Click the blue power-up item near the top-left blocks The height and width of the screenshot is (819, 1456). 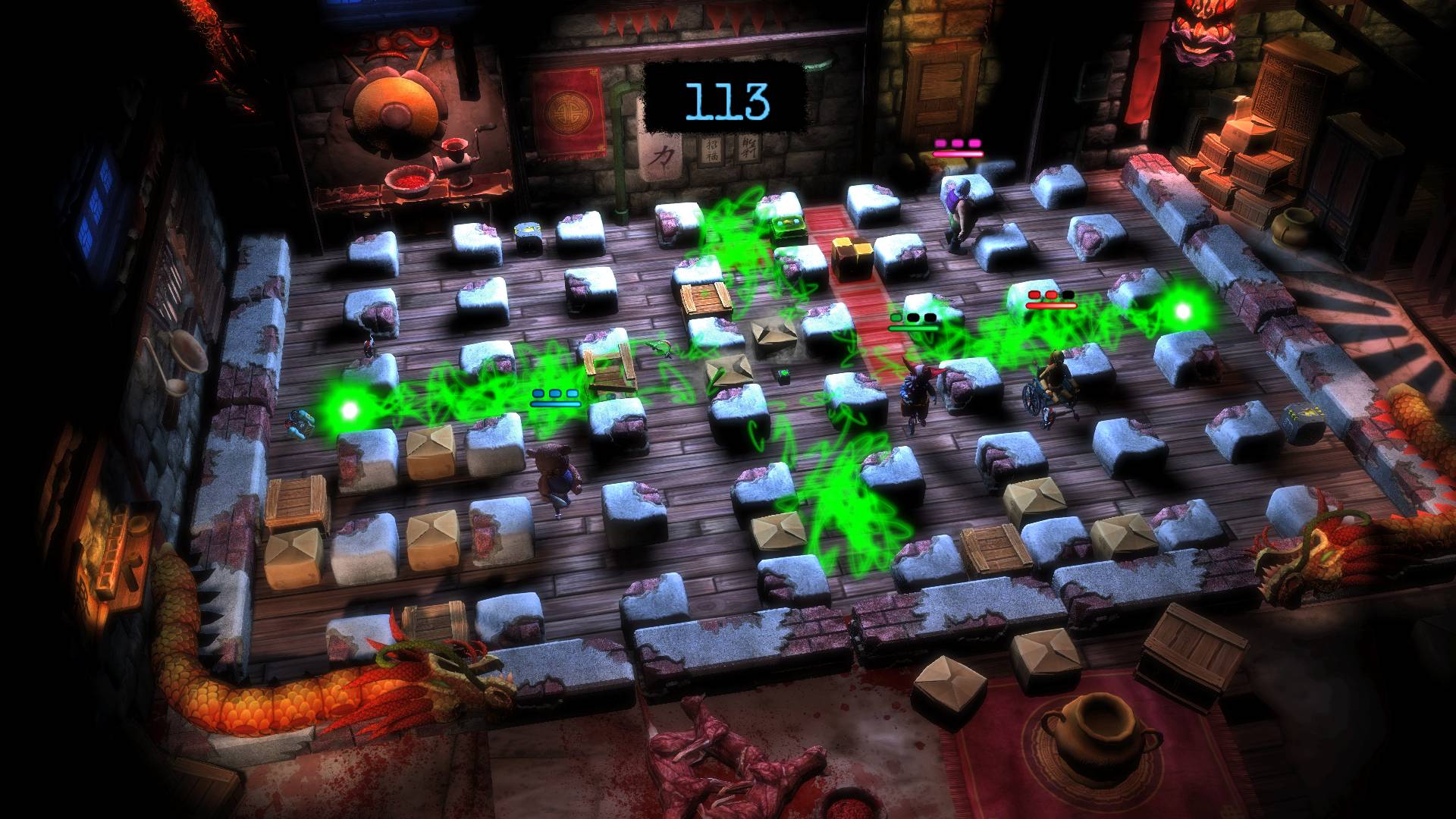(528, 229)
